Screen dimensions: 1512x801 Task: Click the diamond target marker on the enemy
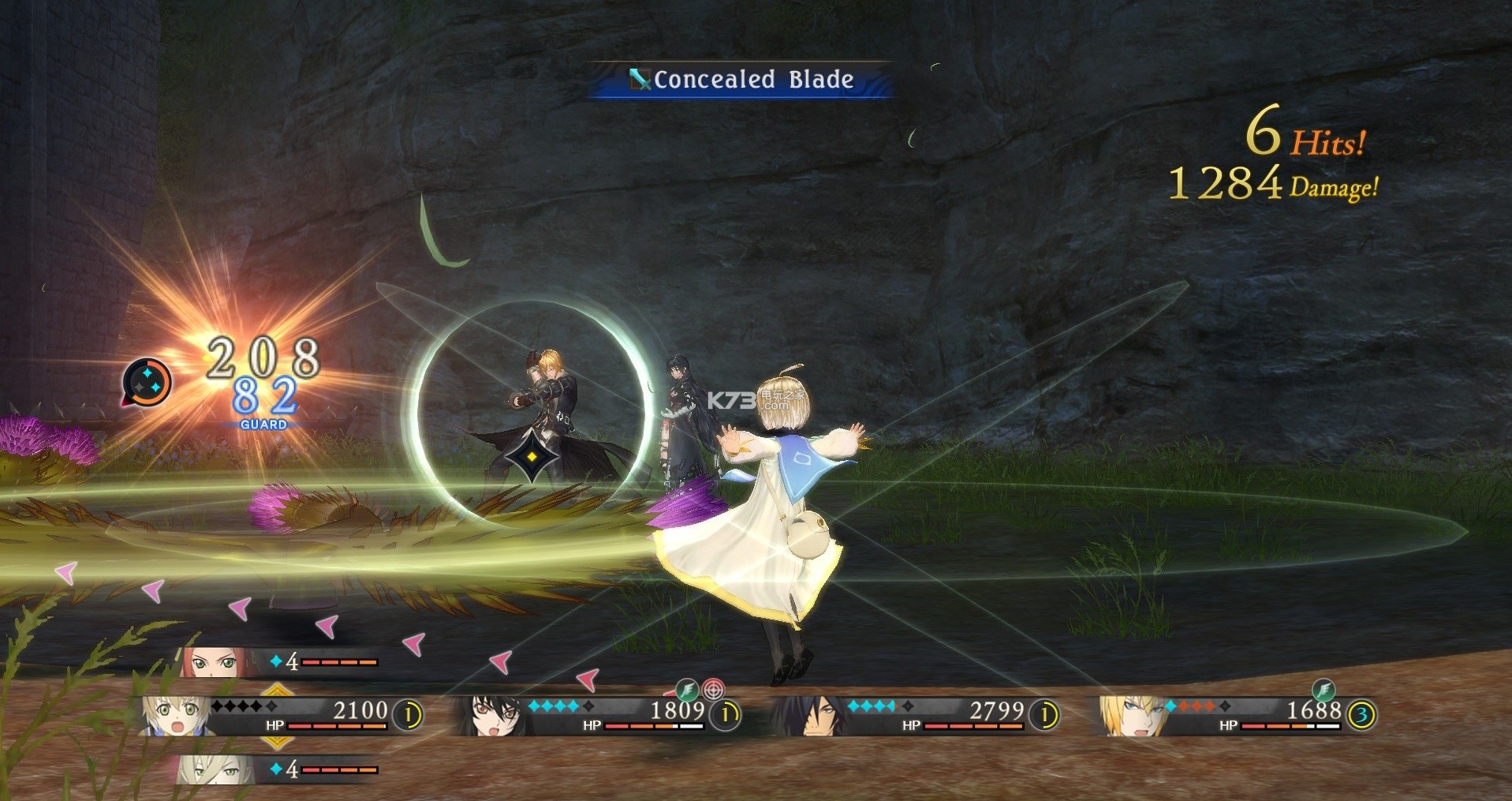point(532,458)
